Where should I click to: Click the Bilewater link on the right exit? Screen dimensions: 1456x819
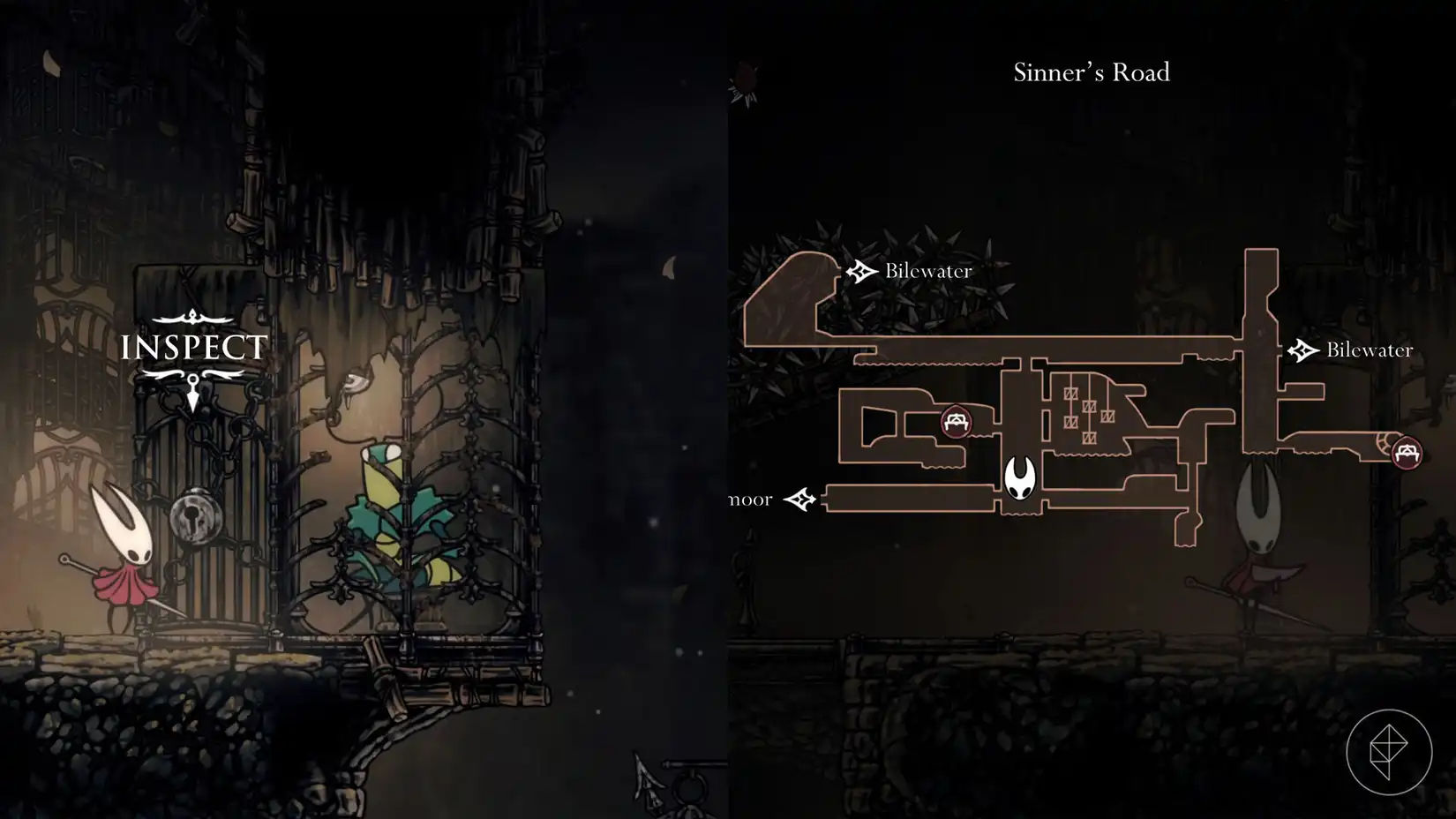click(x=1369, y=349)
